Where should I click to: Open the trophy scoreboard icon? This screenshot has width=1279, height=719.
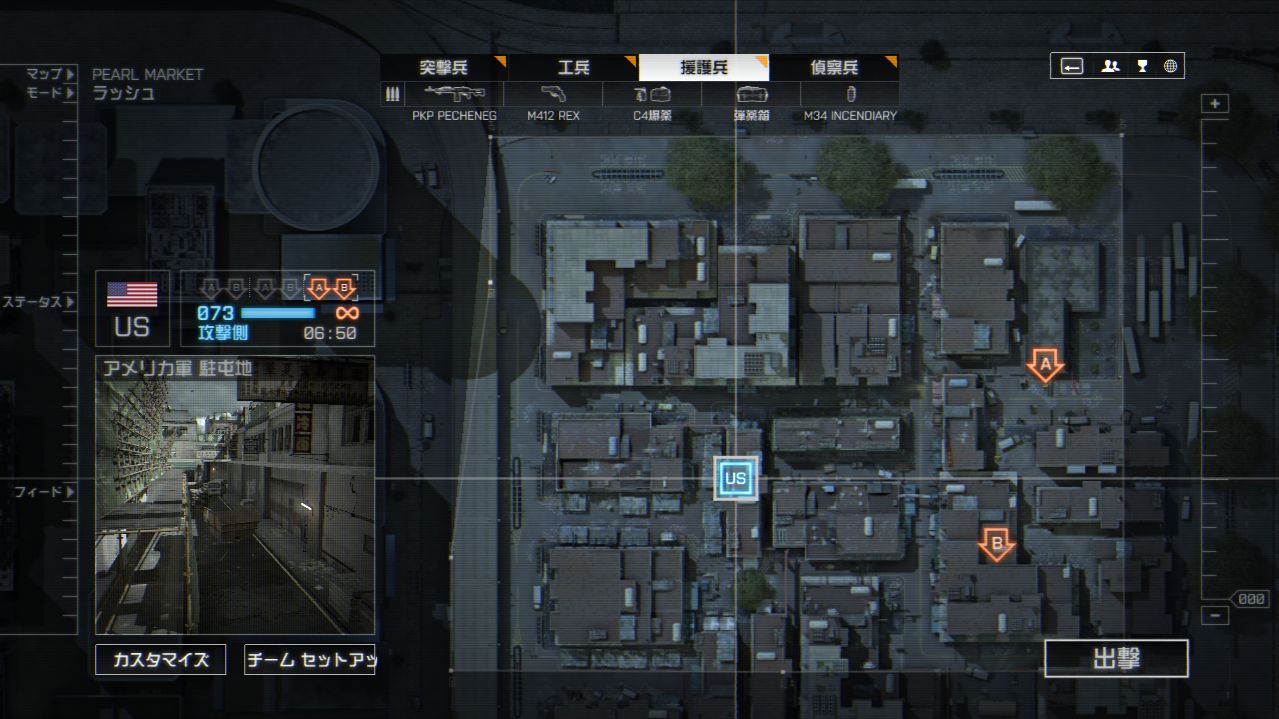tap(1141, 67)
